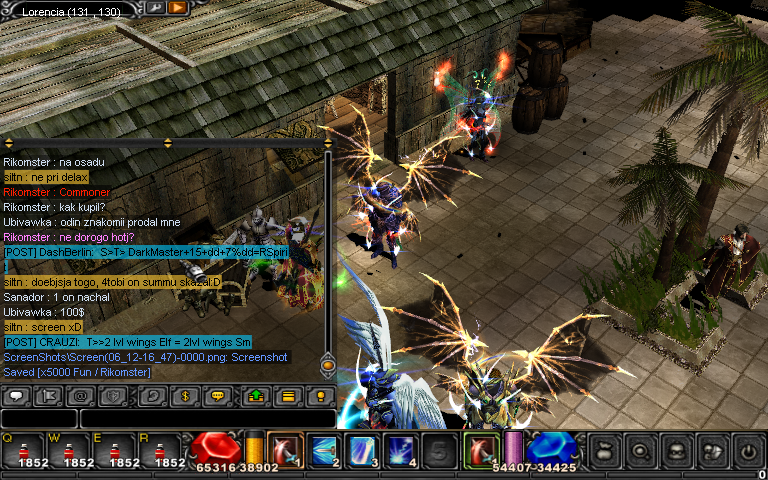768x480 pixels.
Task: Click the magnifying glass button
Action: coord(640,451)
